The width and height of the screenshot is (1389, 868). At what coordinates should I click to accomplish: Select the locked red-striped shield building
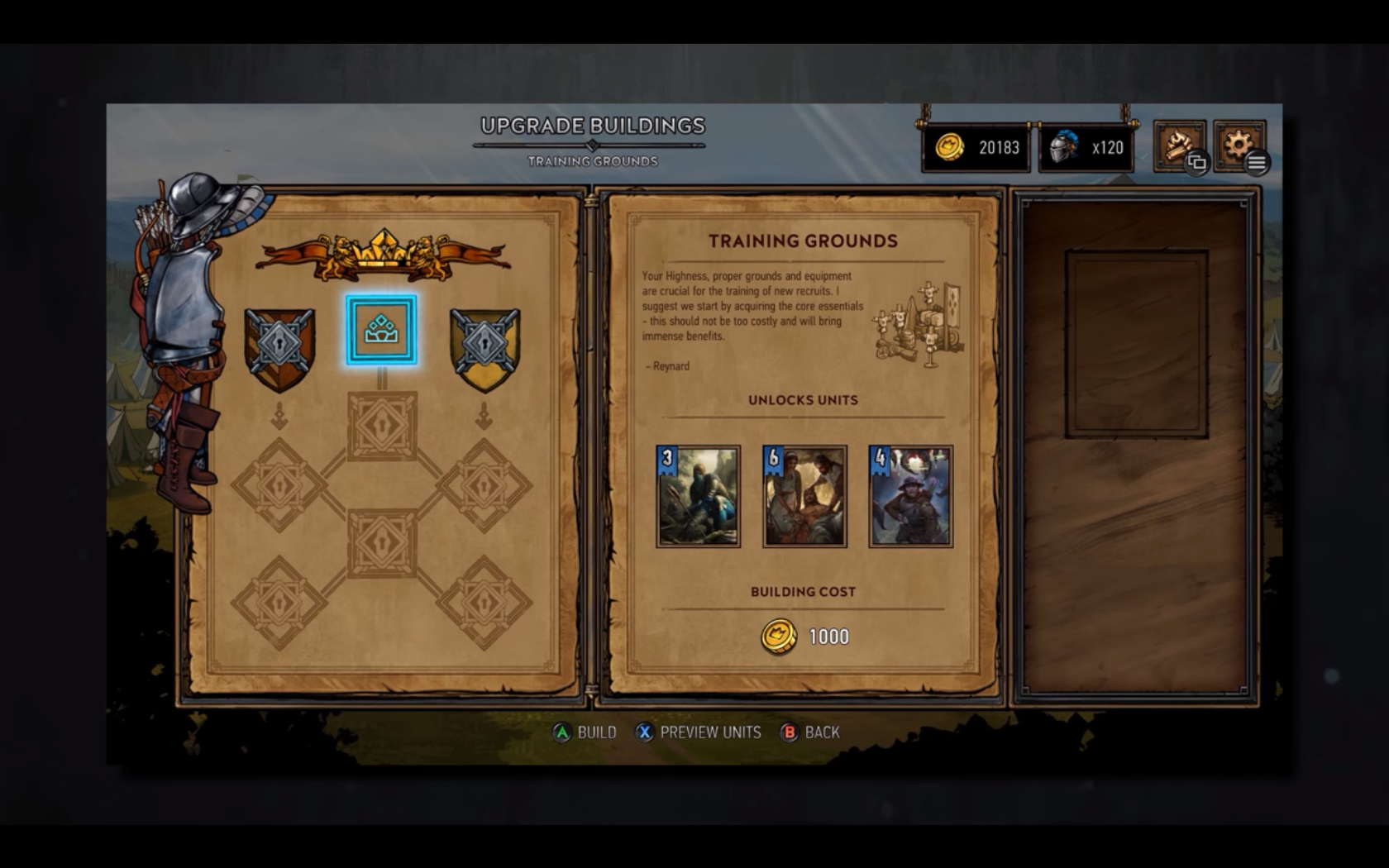(x=279, y=348)
